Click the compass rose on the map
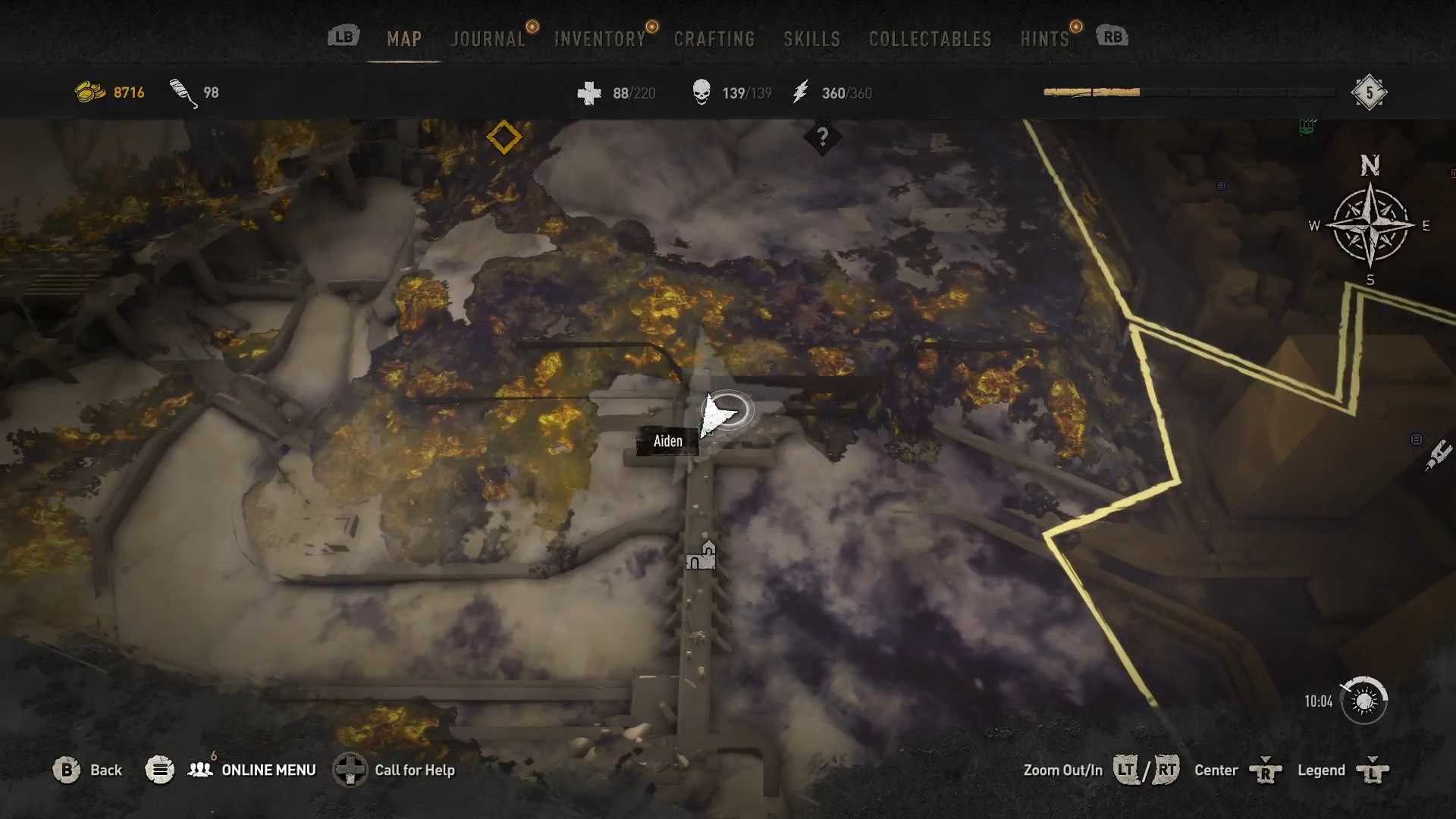Screen dimensions: 1456x819 [1370, 226]
